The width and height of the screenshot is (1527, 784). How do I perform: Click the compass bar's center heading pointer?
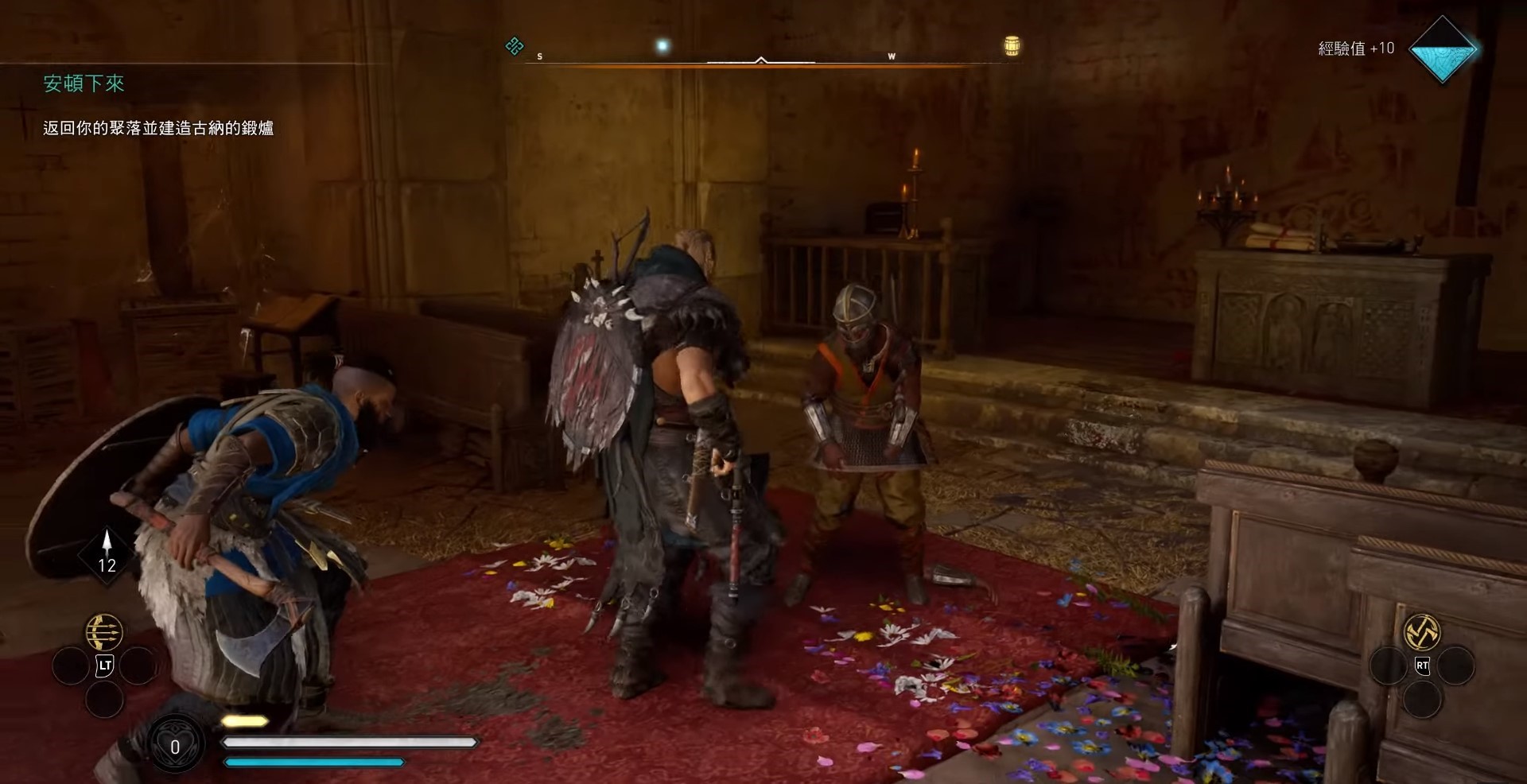point(761,60)
